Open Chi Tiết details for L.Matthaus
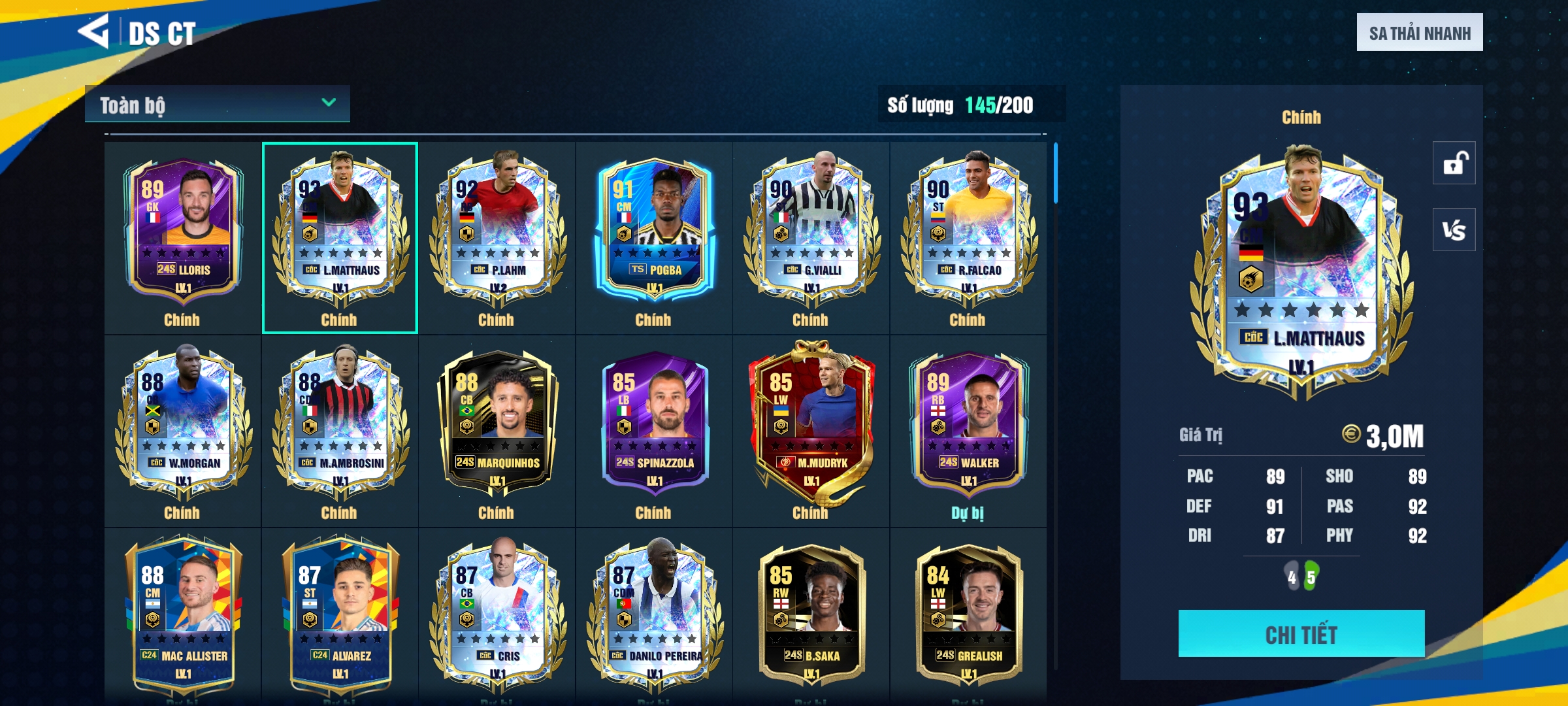This screenshot has width=1568, height=706. point(1301,633)
